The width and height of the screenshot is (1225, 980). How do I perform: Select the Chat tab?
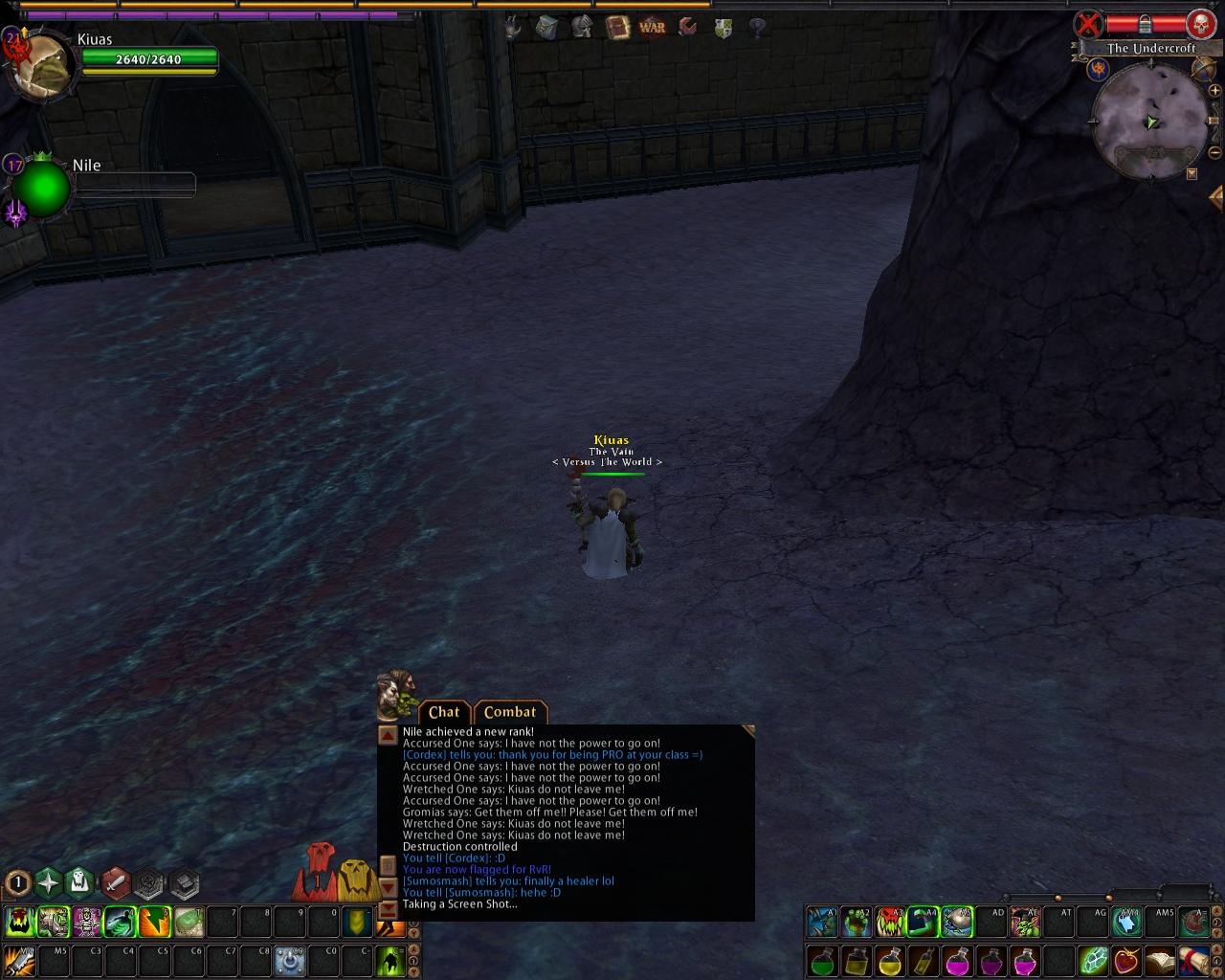pyautogui.click(x=444, y=712)
